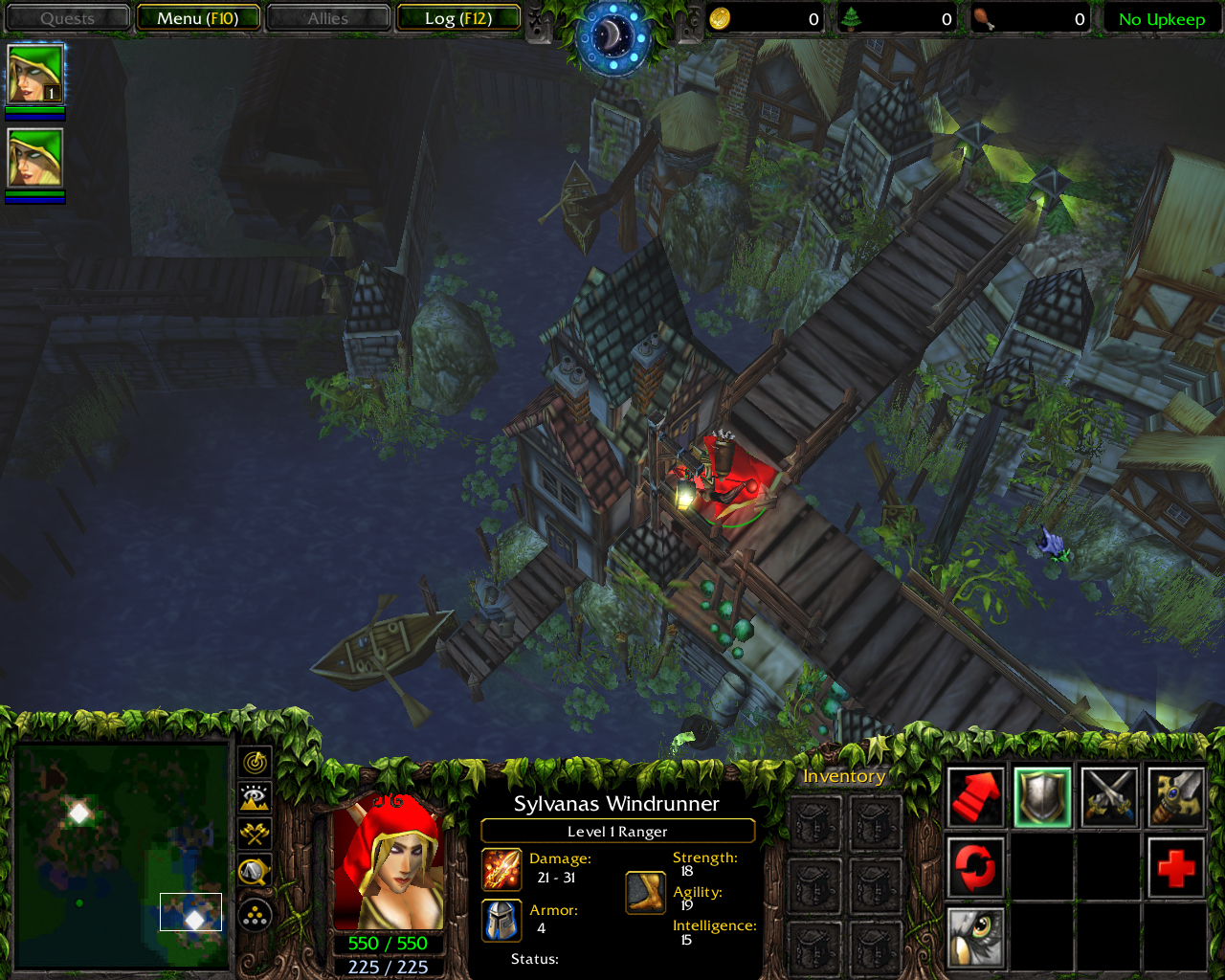Choose the red arrow Move command
This screenshot has width=1225, height=980.
point(975,797)
